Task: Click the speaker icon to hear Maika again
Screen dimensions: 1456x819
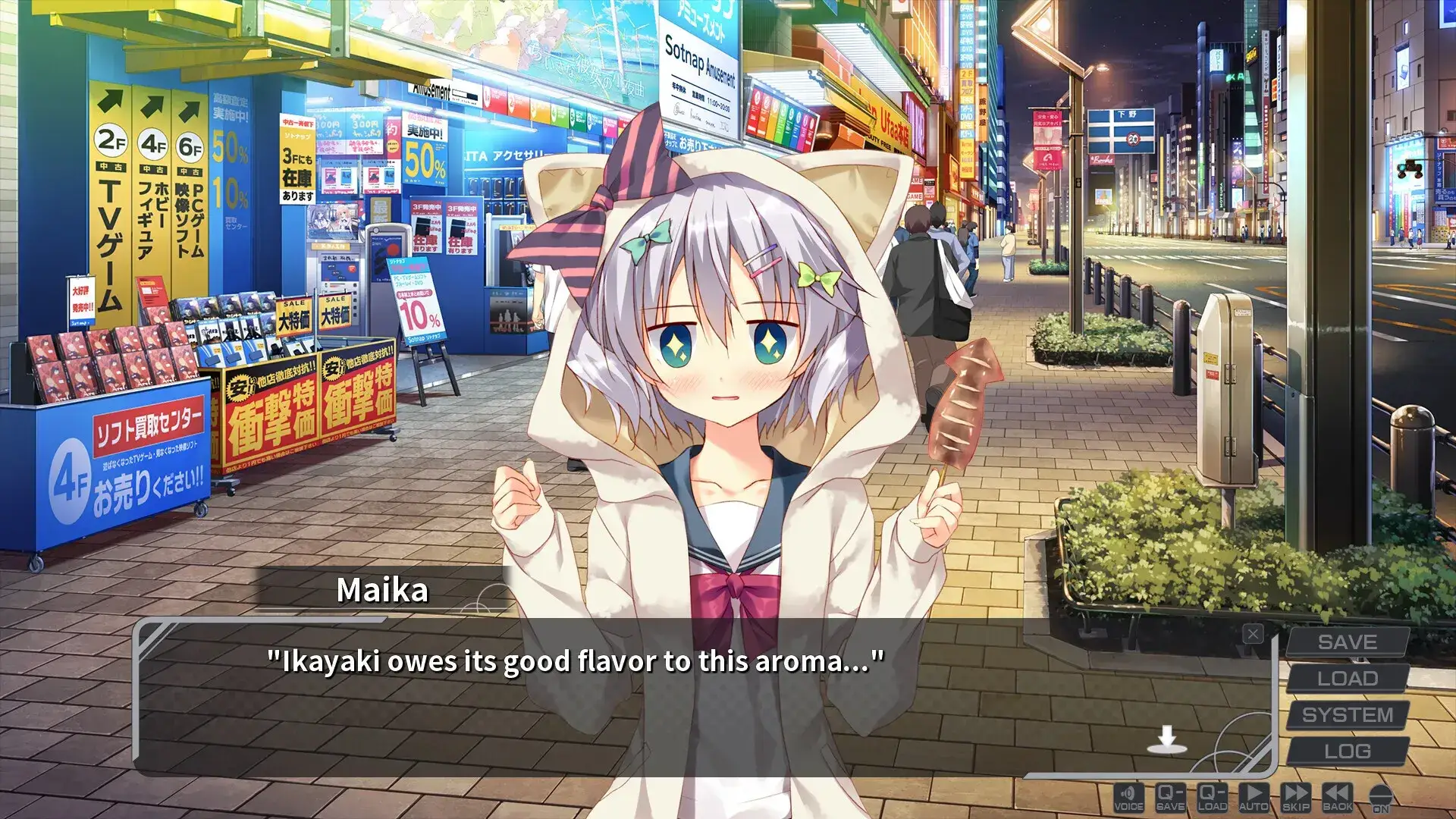Action: [x=1129, y=796]
